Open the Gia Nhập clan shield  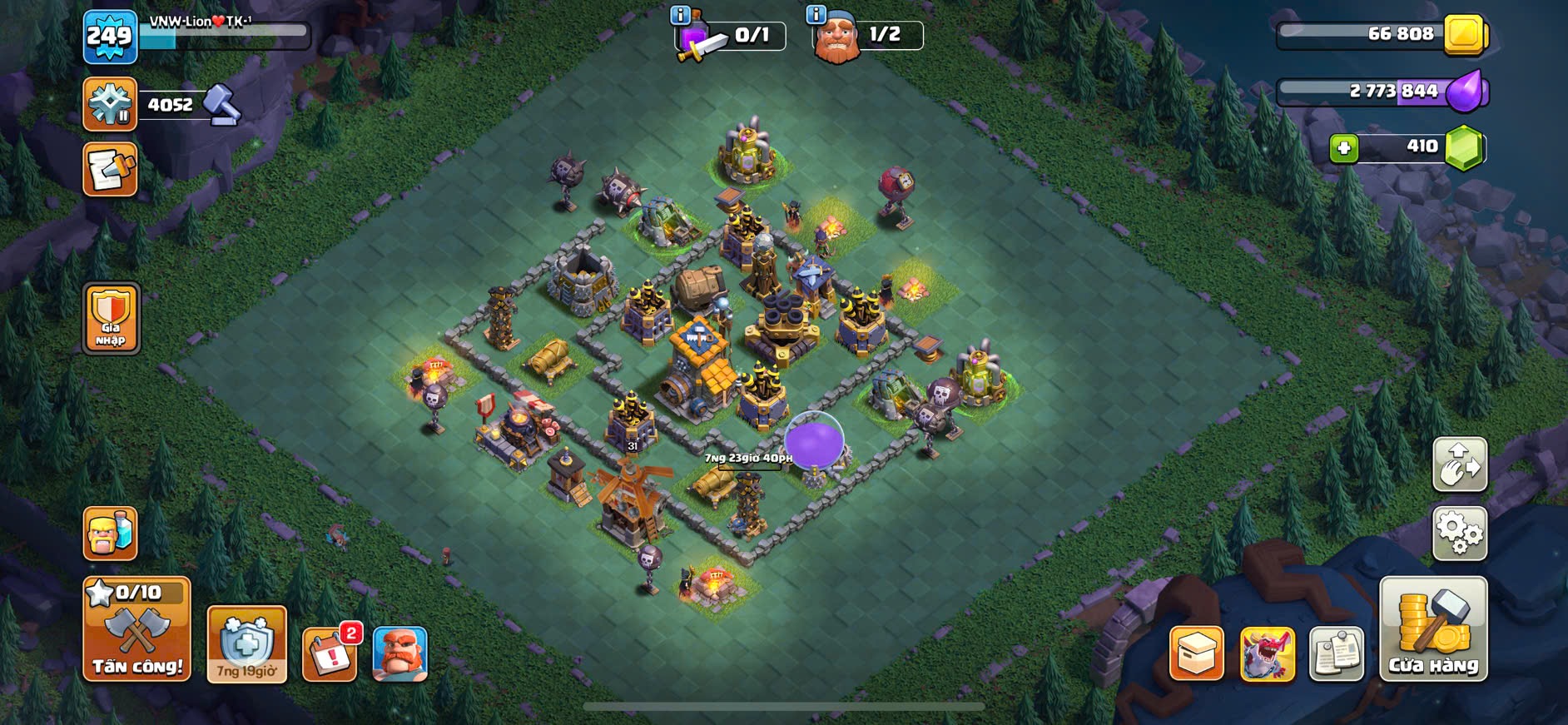tap(111, 318)
